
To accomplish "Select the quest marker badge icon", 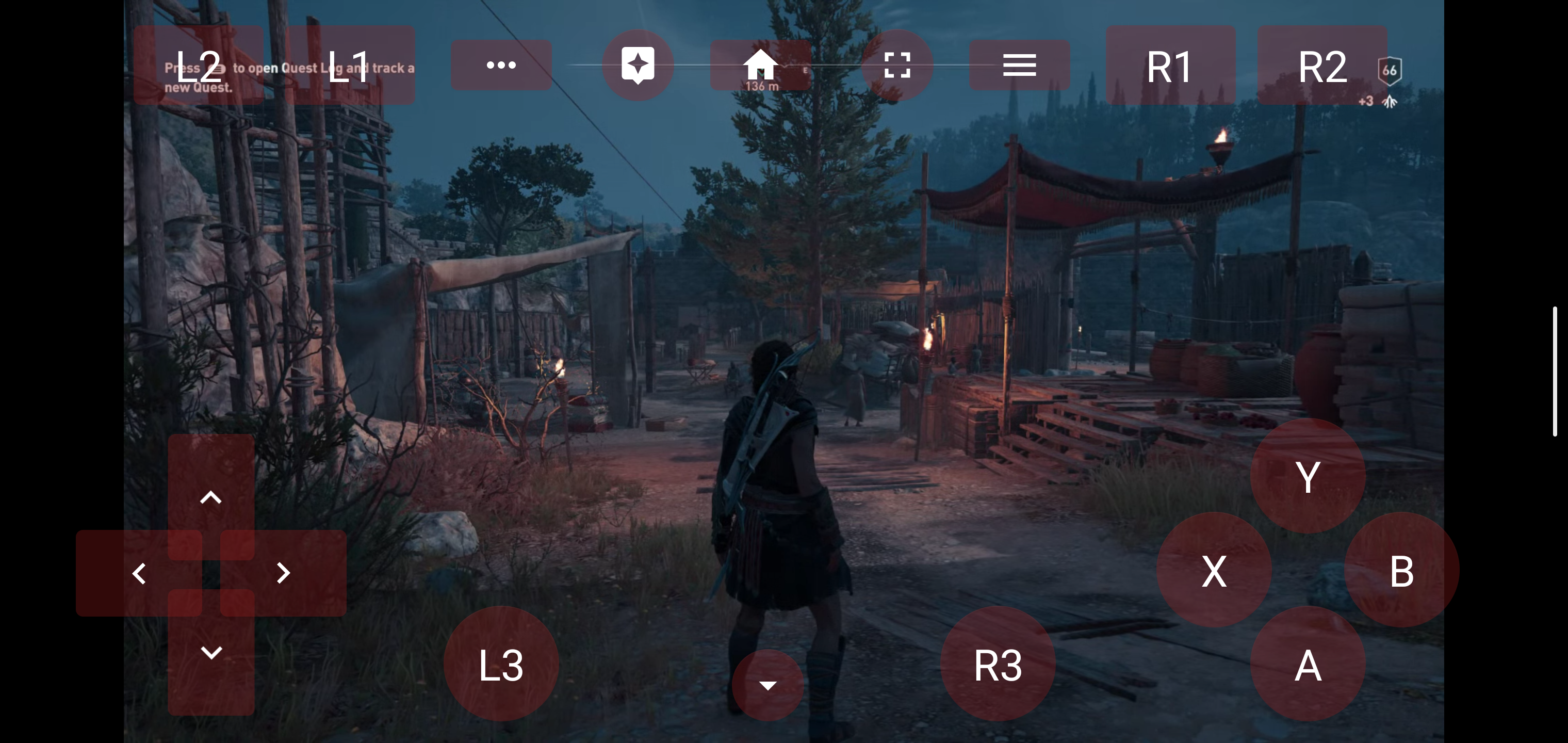I will (x=638, y=64).
